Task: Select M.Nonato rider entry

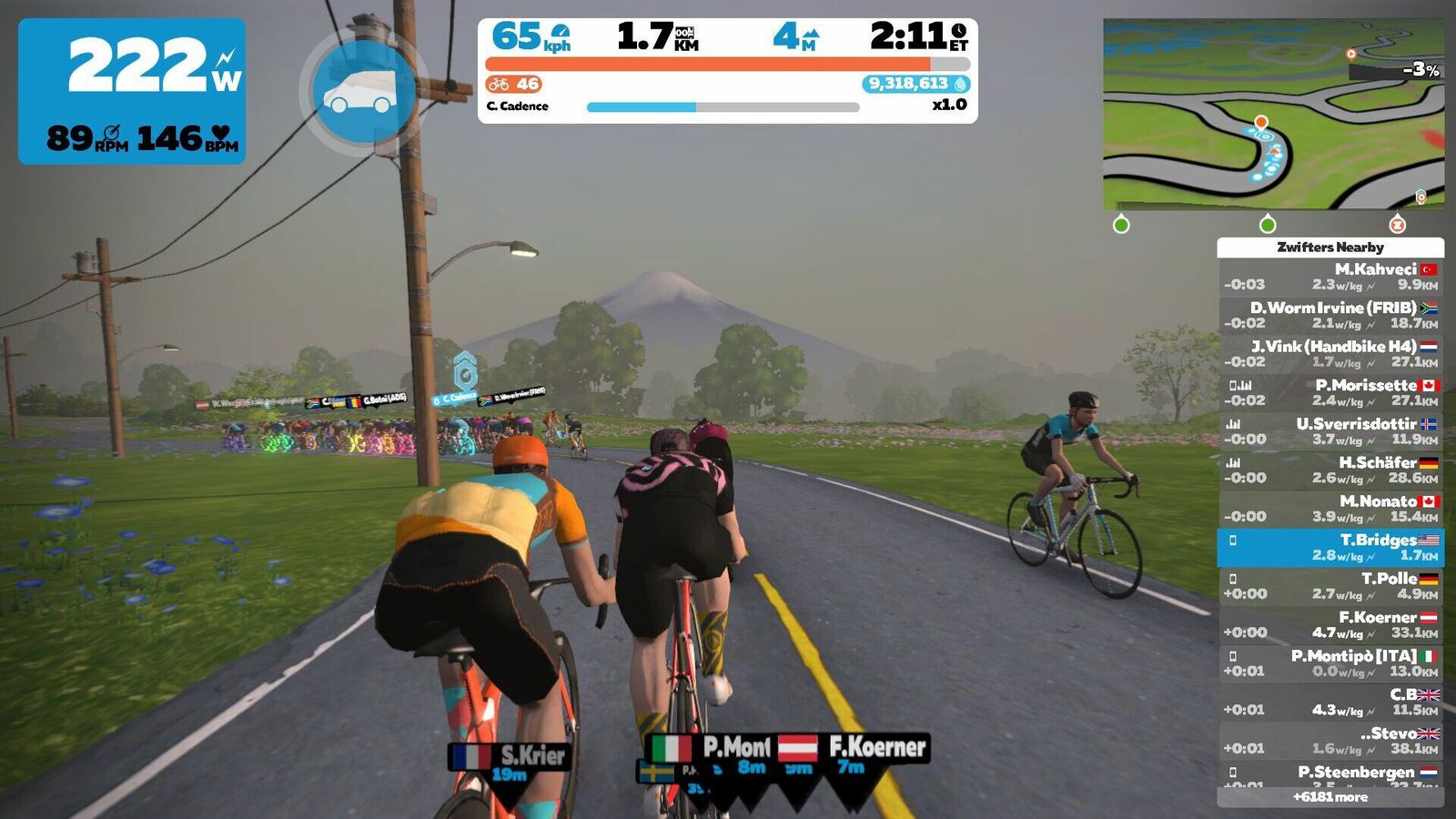Action: coord(1330,509)
